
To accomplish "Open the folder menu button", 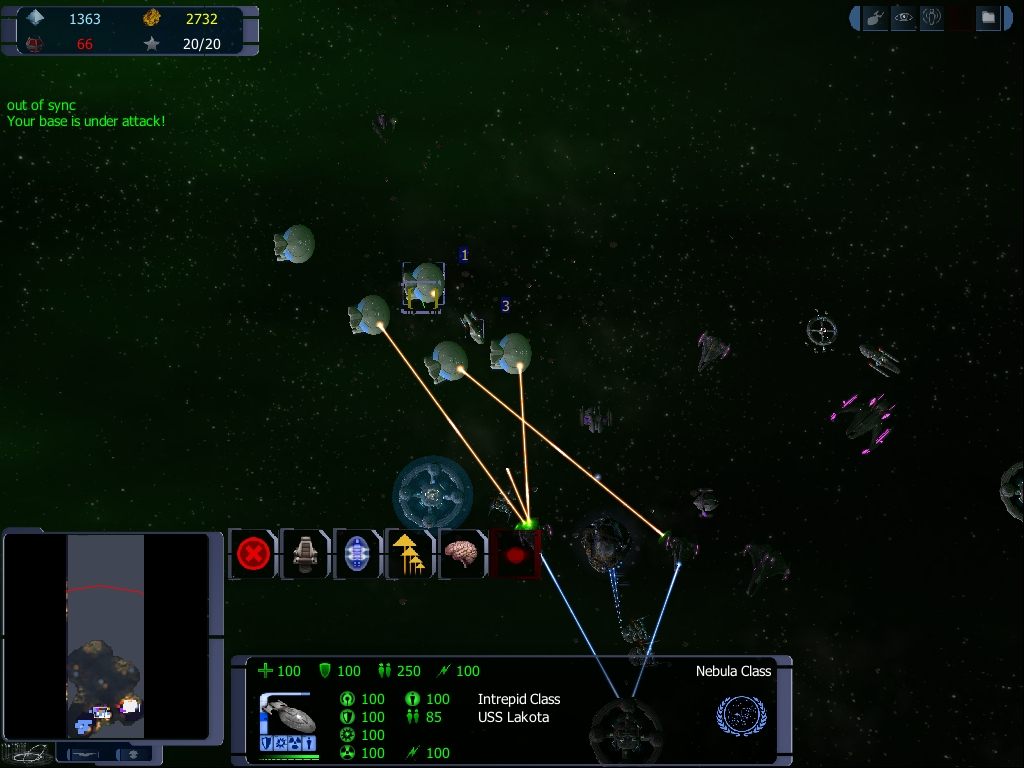I will (x=987, y=18).
